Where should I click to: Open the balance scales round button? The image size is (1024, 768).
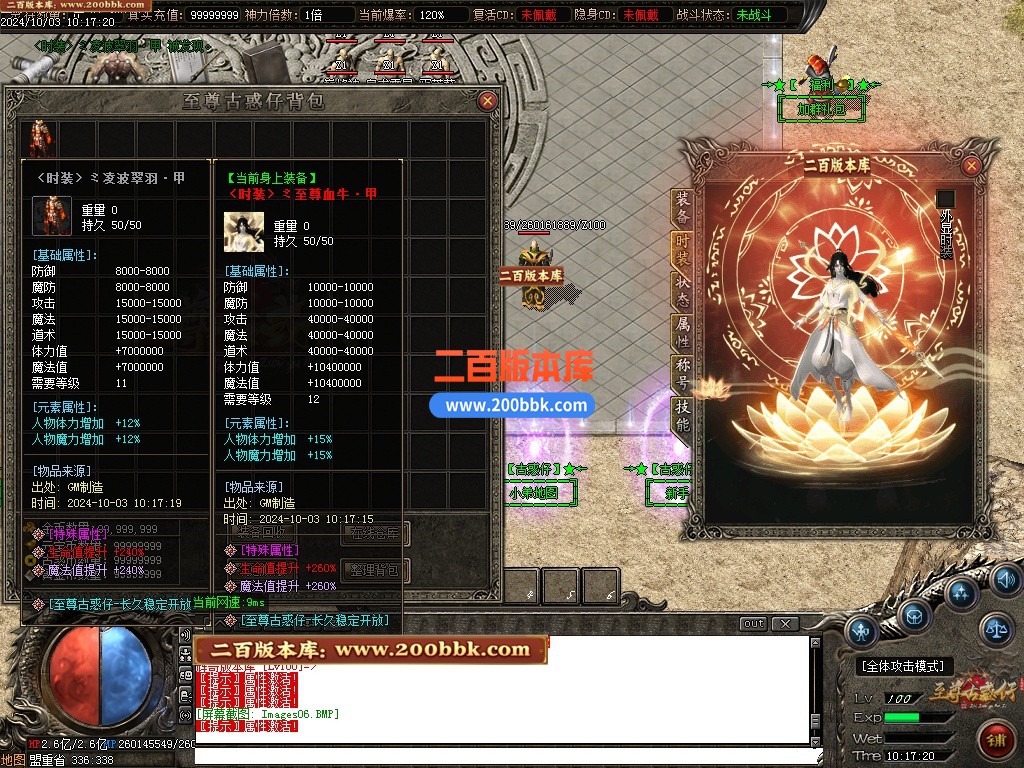(995, 629)
